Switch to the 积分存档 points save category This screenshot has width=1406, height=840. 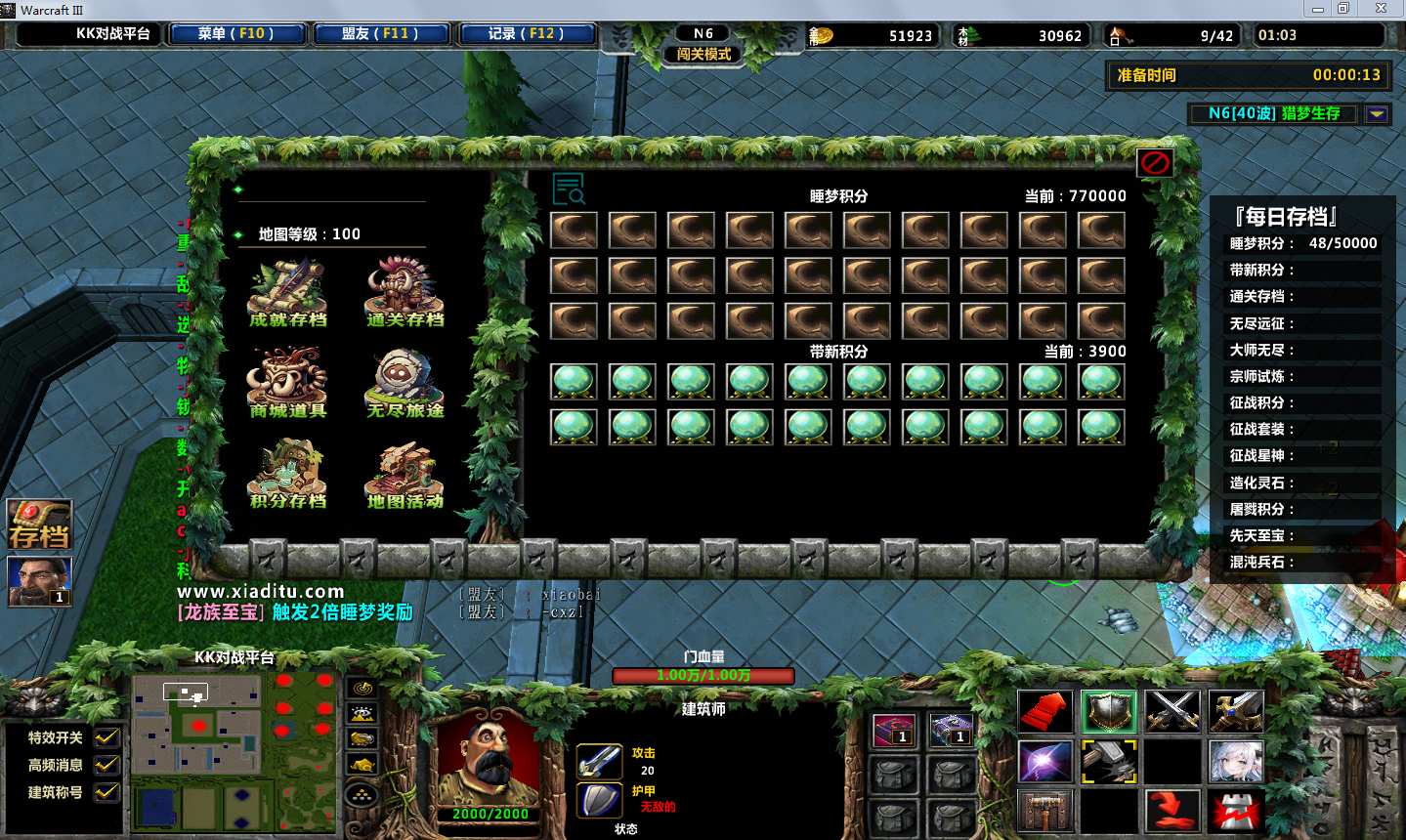287,475
